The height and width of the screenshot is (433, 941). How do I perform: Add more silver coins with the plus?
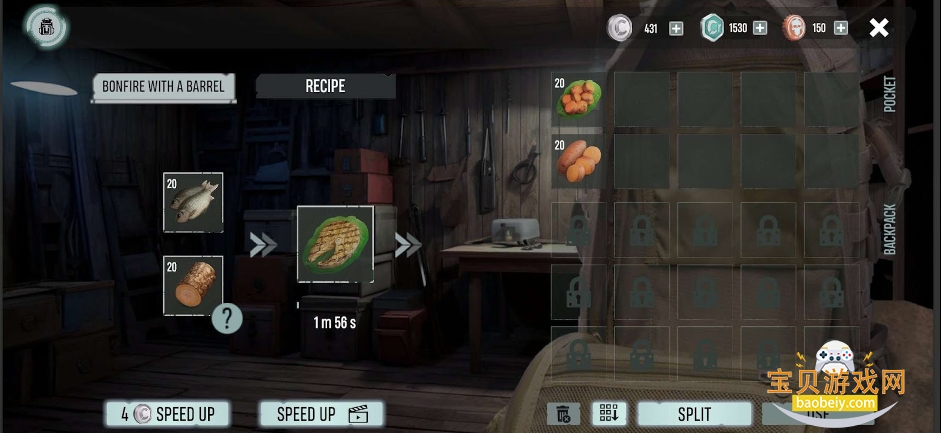(x=676, y=28)
